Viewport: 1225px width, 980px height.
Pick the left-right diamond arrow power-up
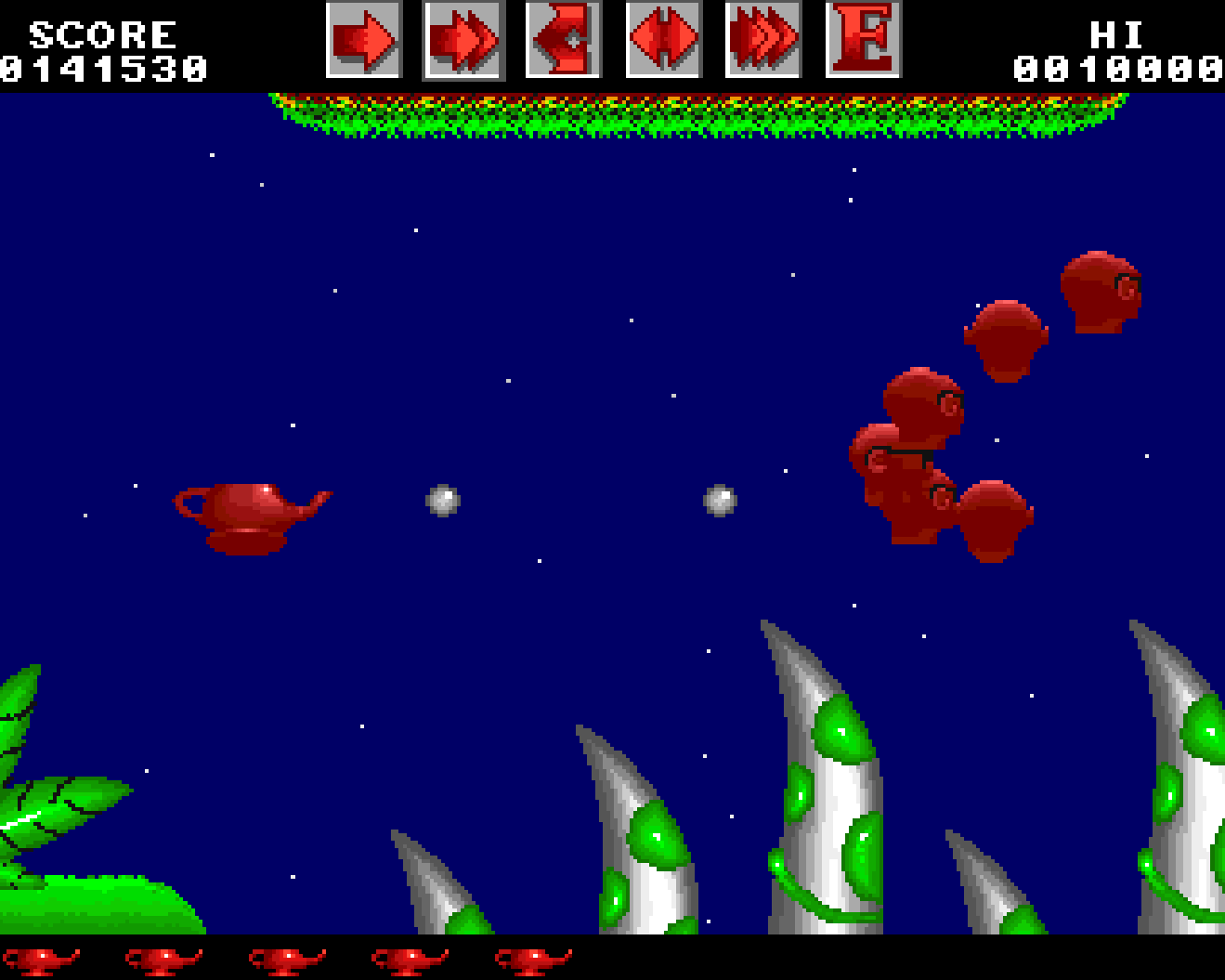(x=663, y=40)
